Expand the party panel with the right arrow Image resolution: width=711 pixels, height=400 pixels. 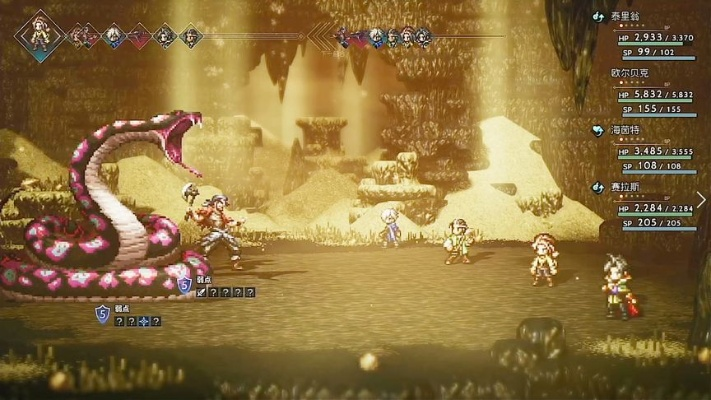point(701,200)
